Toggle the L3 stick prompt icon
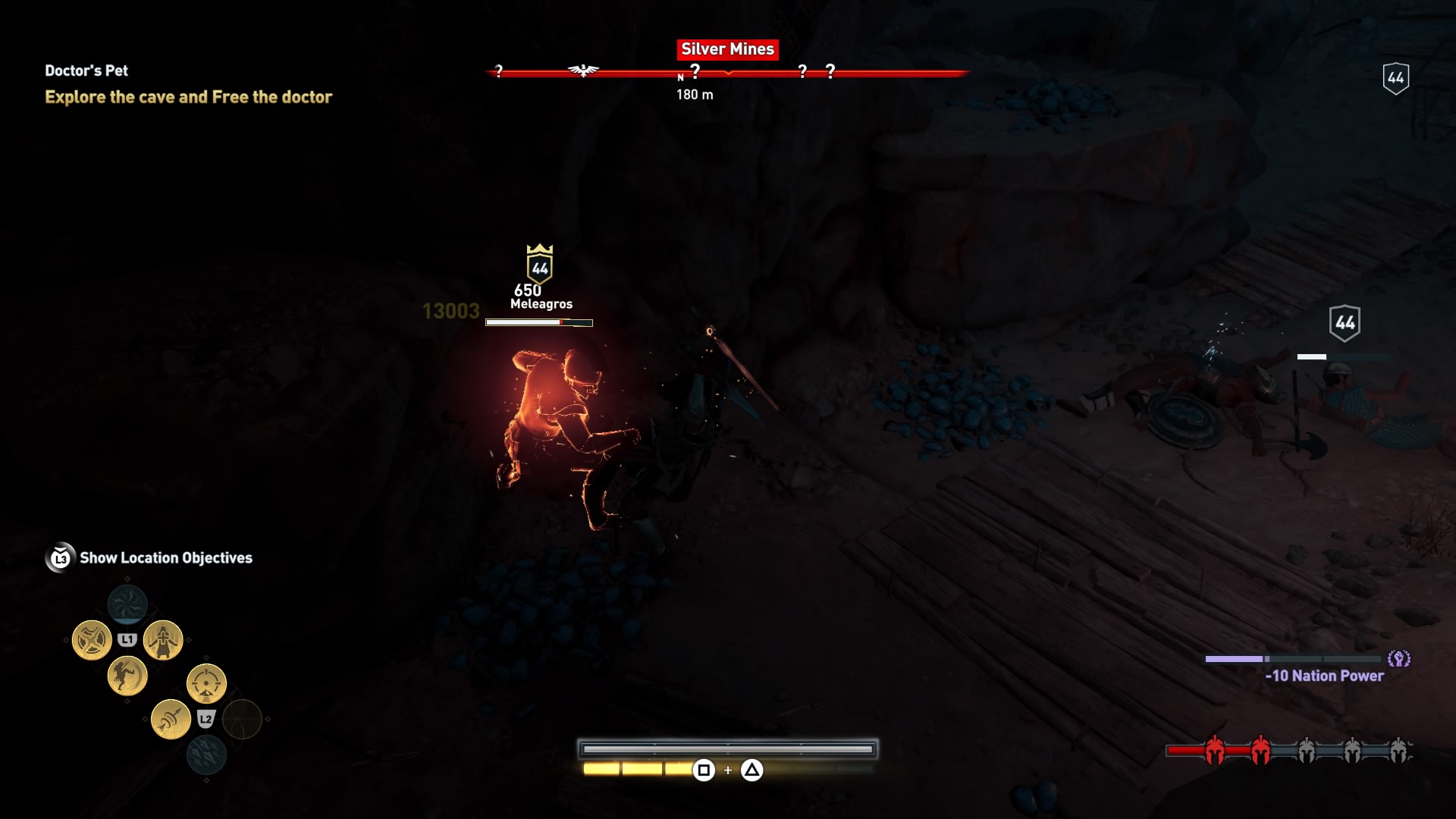 pyautogui.click(x=62, y=557)
